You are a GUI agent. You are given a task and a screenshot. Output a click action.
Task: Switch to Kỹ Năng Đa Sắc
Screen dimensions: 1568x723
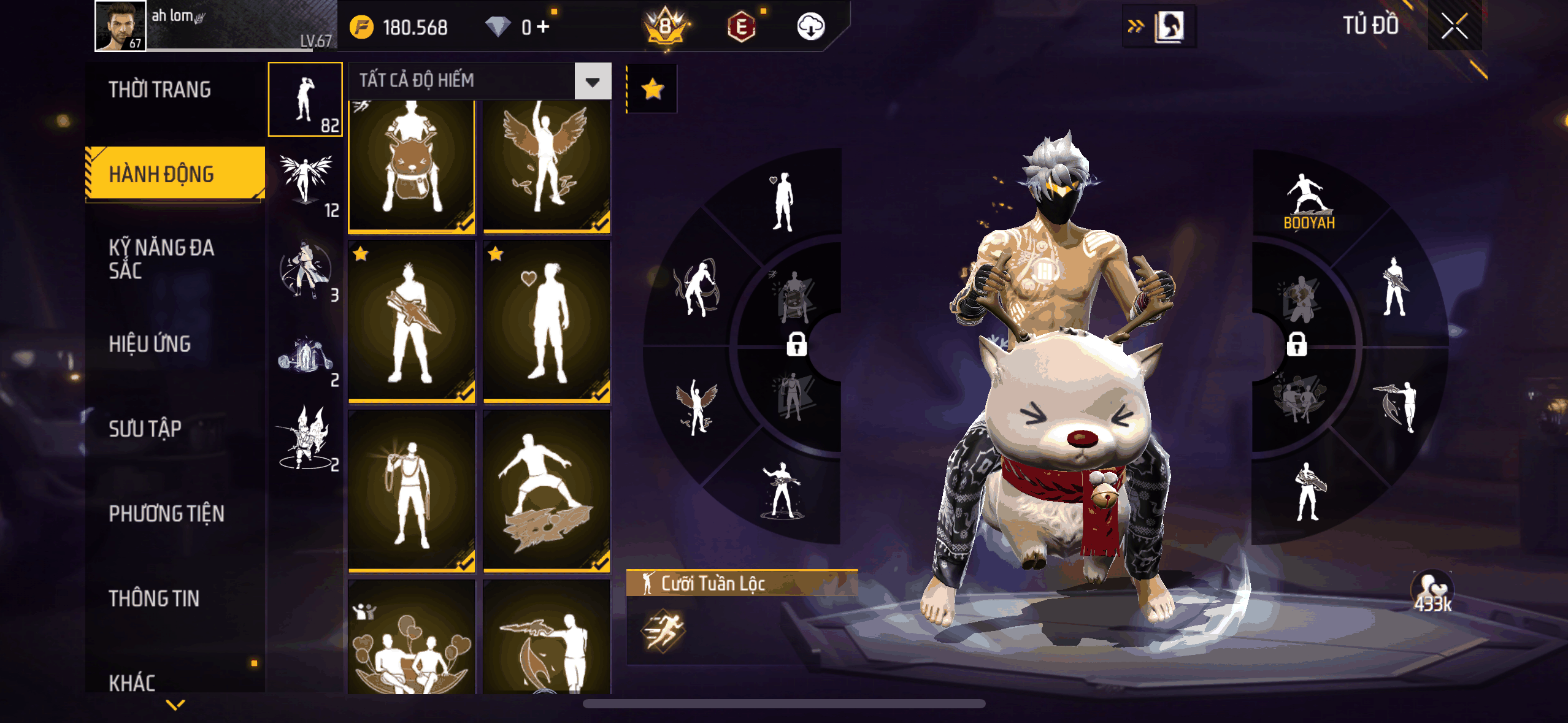click(x=161, y=259)
